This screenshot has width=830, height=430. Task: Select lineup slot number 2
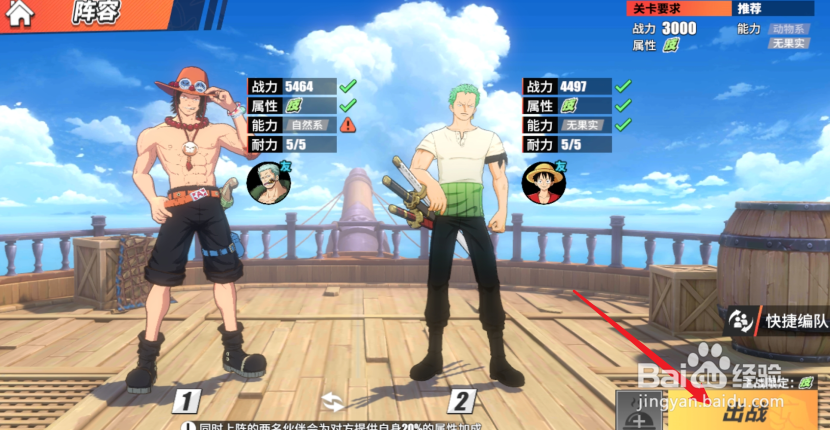[x=460, y=402]
